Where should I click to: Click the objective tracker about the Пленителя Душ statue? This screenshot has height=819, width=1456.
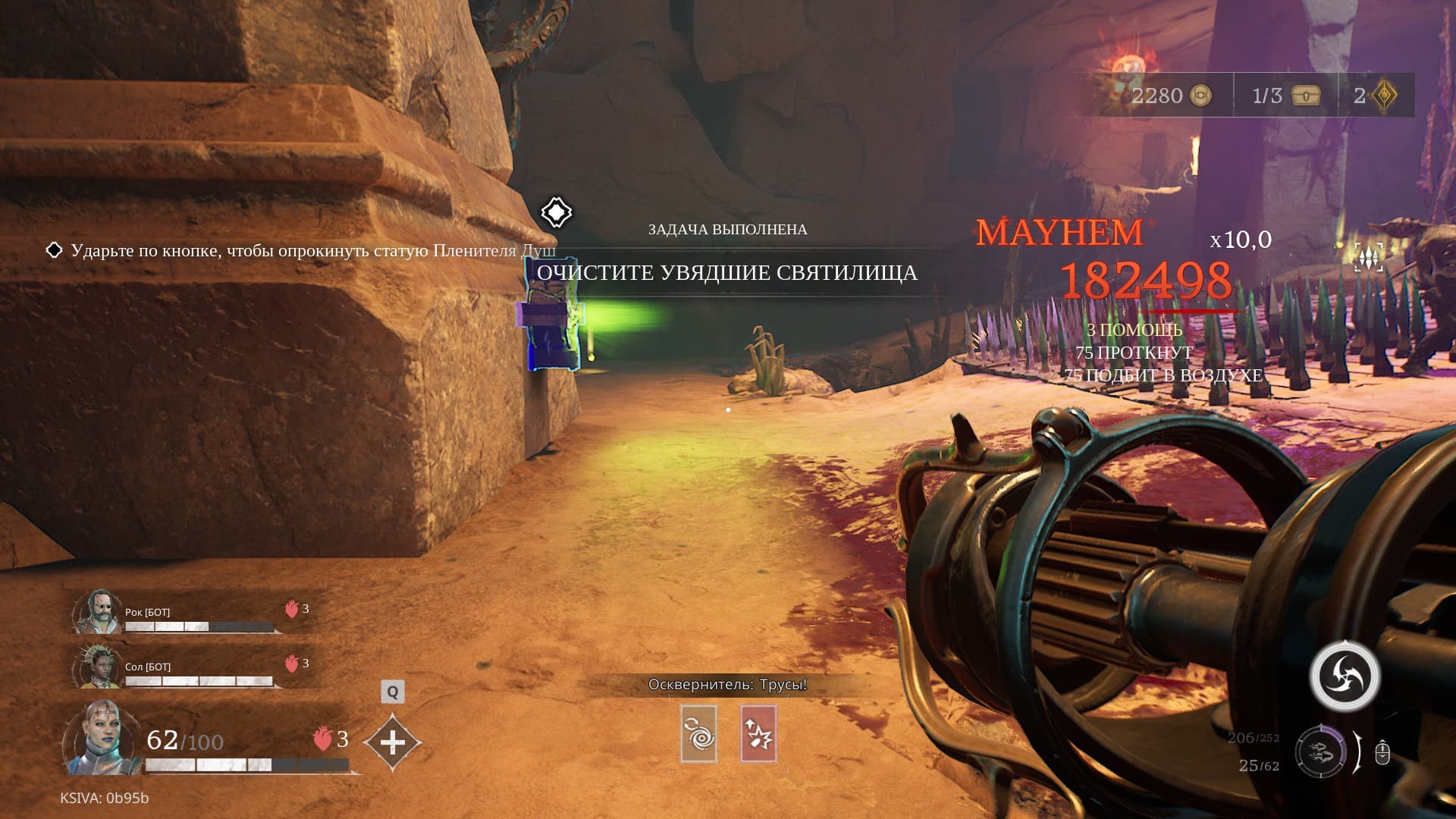click(x=303, y=250)
